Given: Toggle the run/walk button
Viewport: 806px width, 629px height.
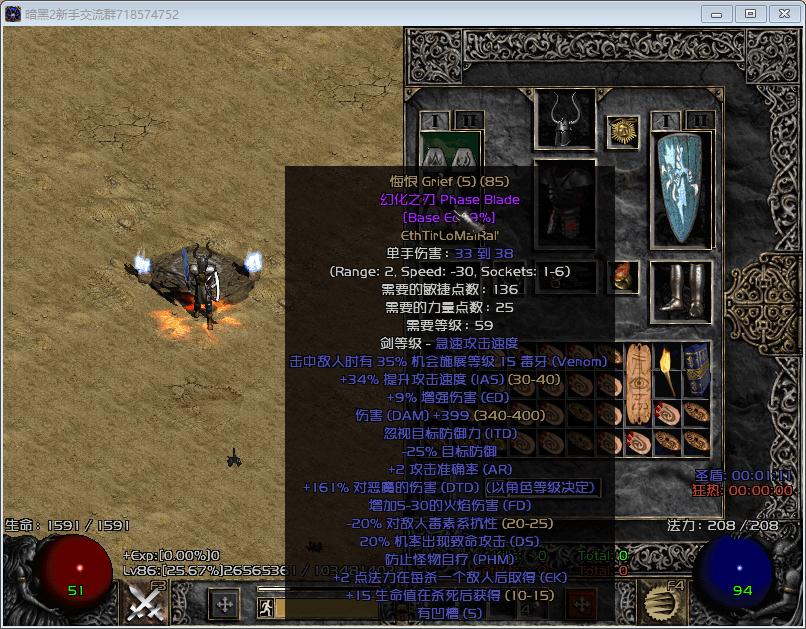Looking at the screenshot, I should (266, 607).
